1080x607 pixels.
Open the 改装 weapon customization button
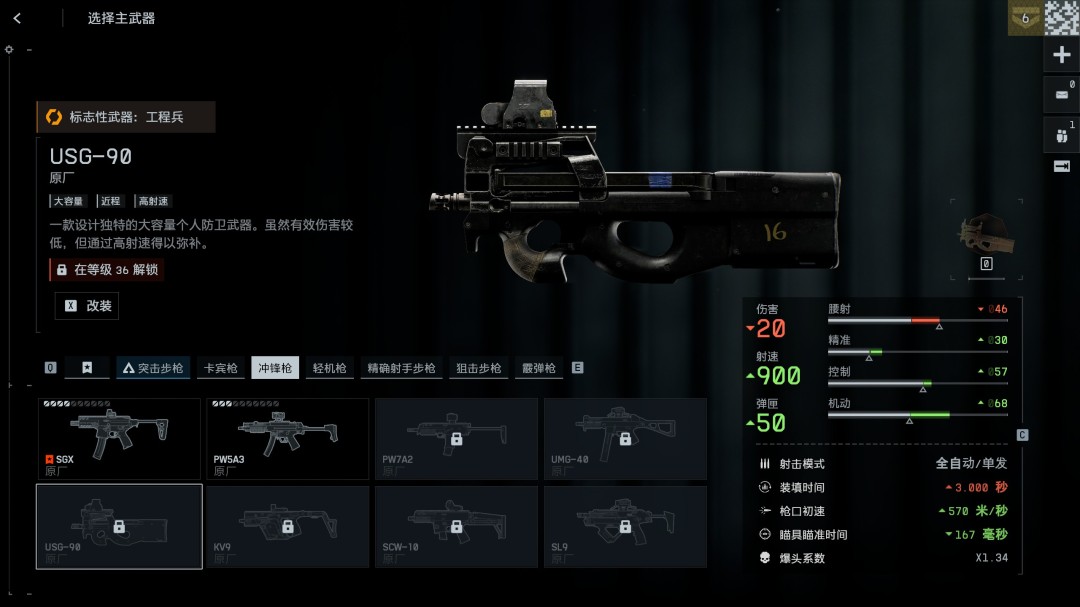tap(87, 306)
